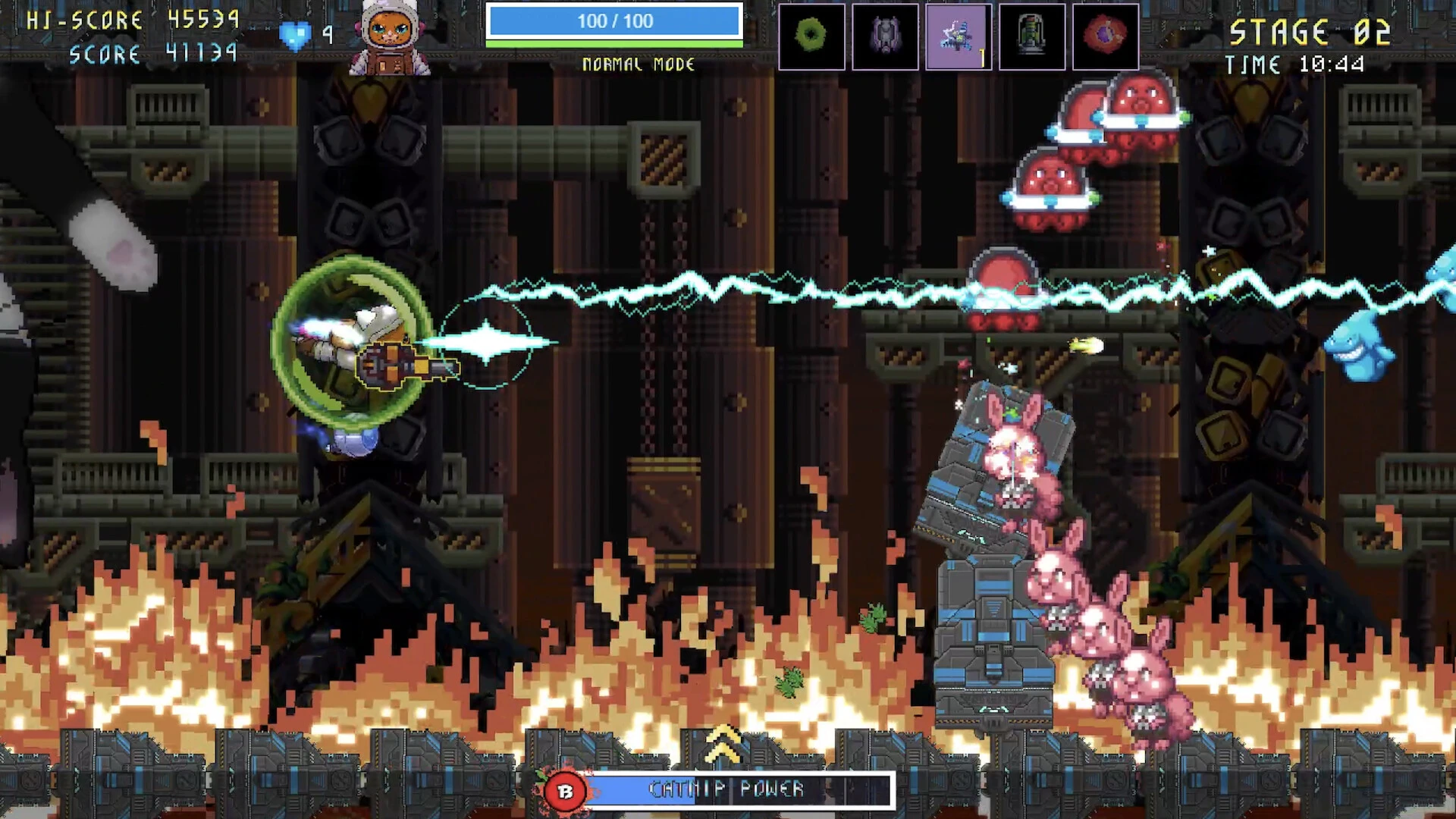The height and width of the screenshot is (819, 1456).
Task: Choose the purple ship weapon slot
Action: [885, 36]
